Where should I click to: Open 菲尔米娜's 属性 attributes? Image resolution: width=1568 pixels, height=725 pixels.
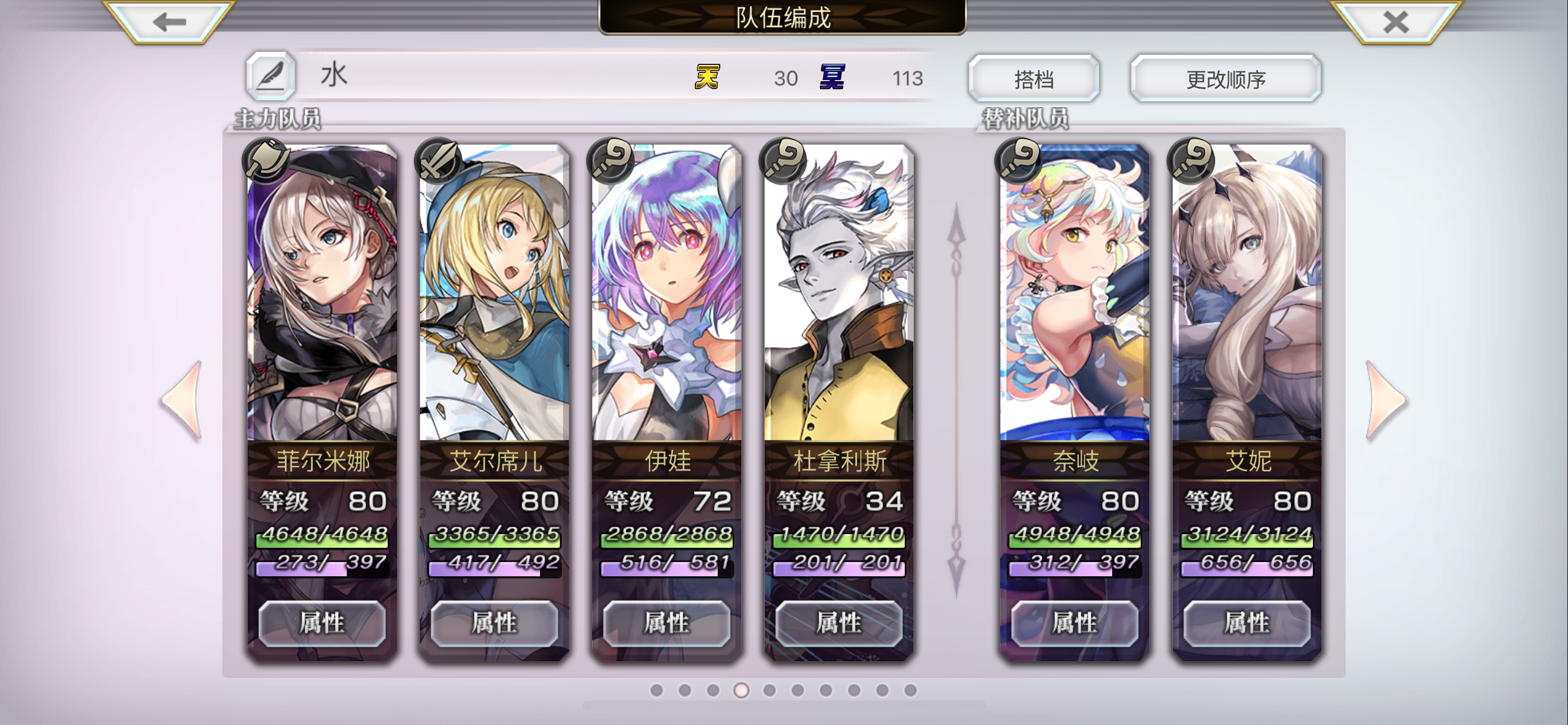322,623
